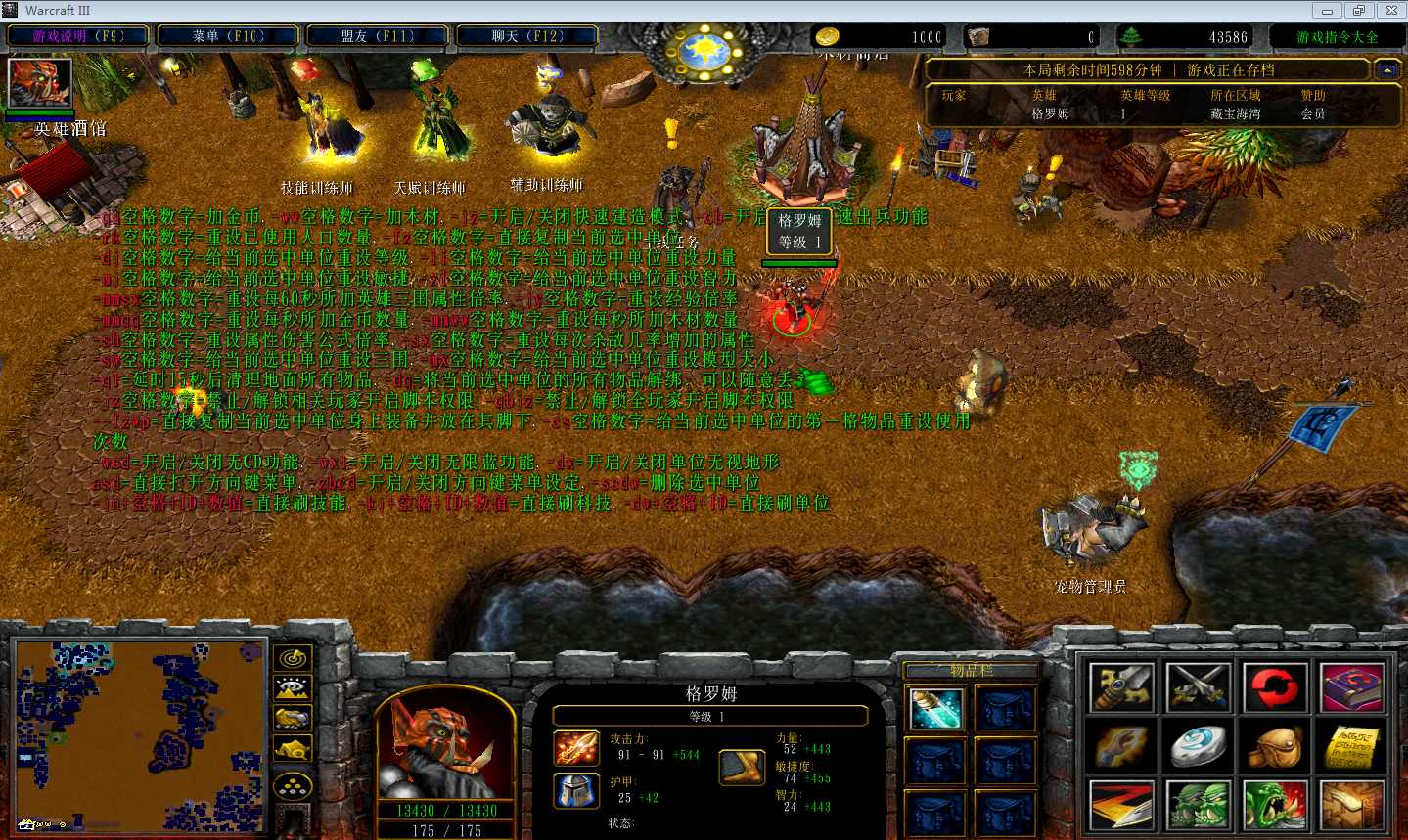Activate the minimap signal ping button
Image resolution: width=1408 pixels, height=840 pixels.
293,659
